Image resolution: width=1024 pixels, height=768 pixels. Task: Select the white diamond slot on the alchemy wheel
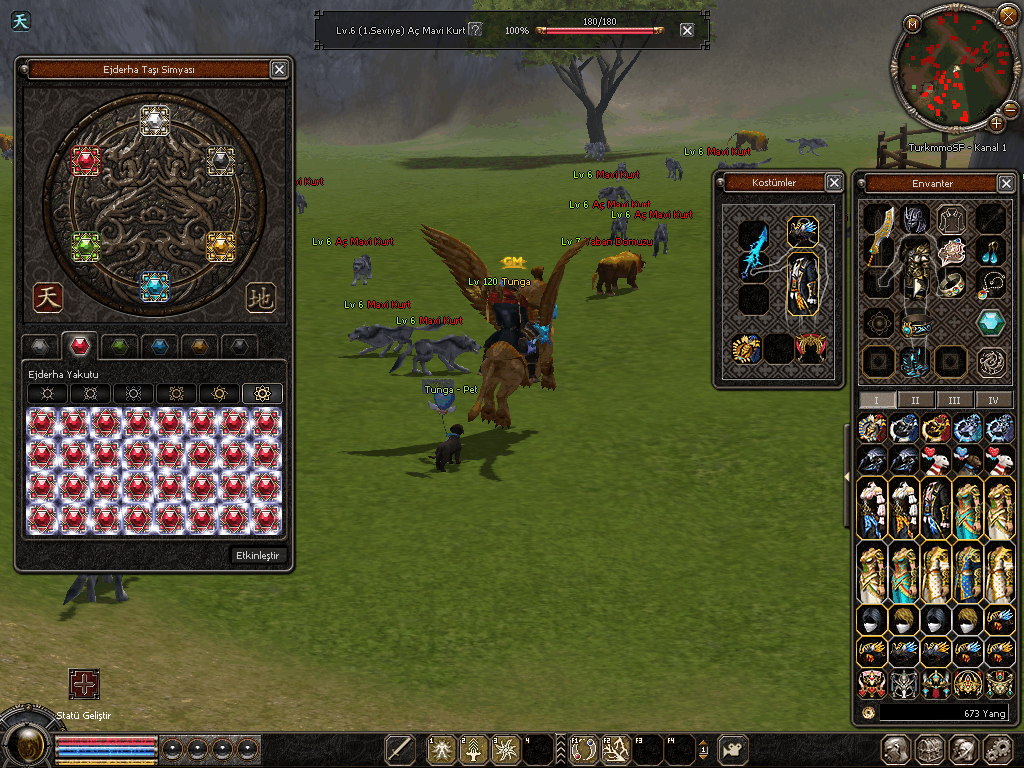click(x=154, y=121)
